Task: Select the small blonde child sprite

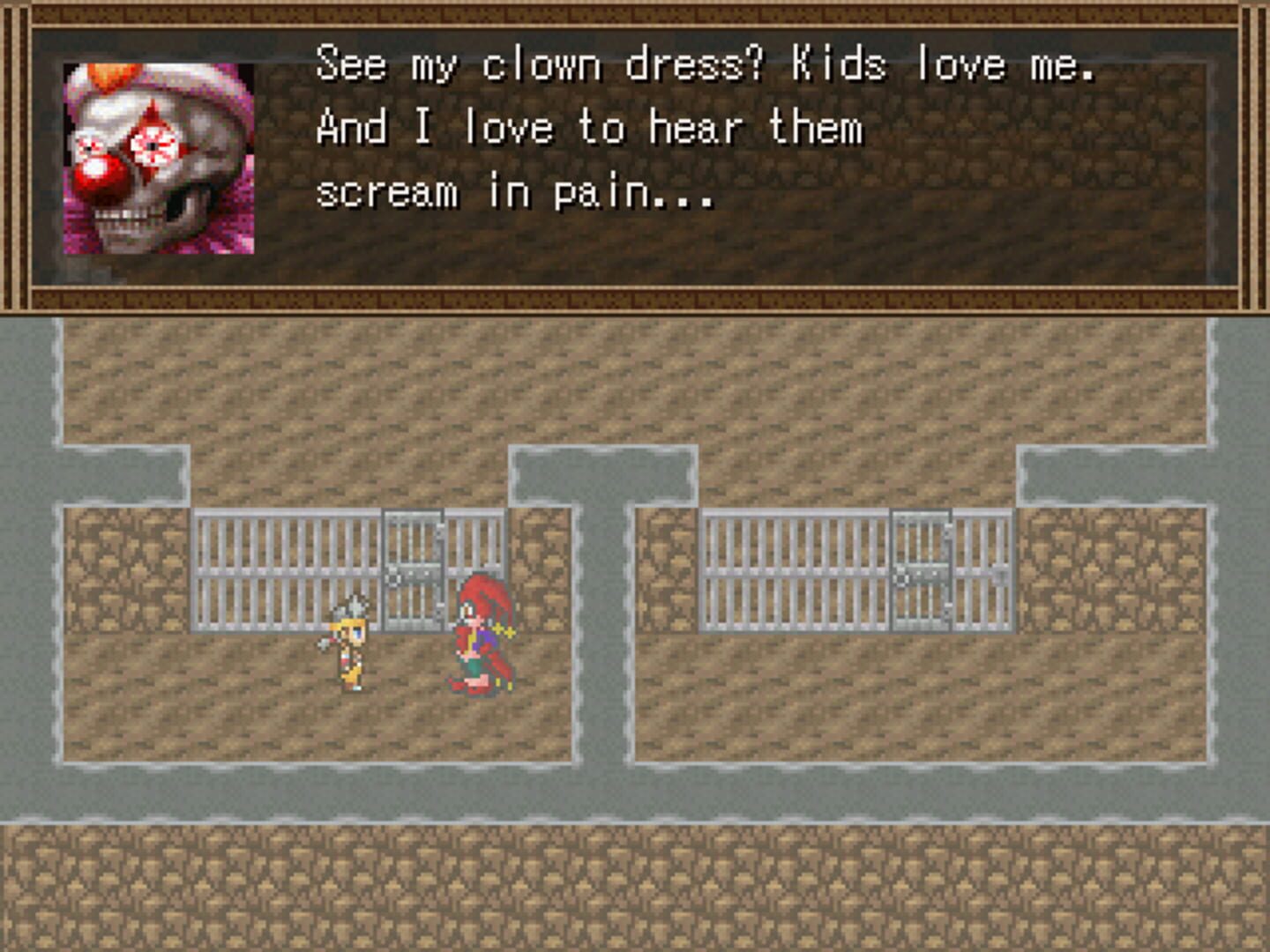Action: coord(353,643)
